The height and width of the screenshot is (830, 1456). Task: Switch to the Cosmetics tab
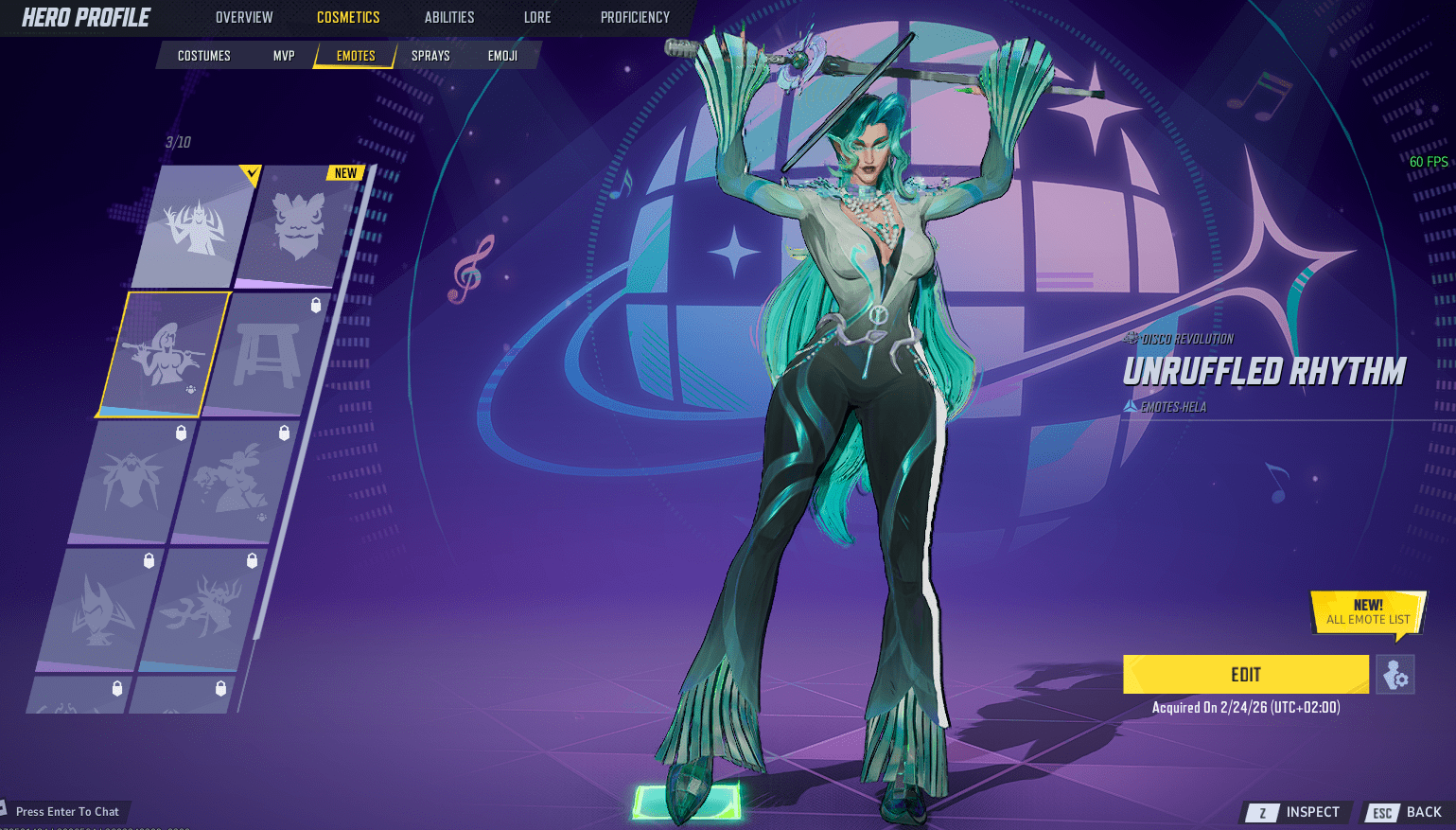tap(348, 17)
